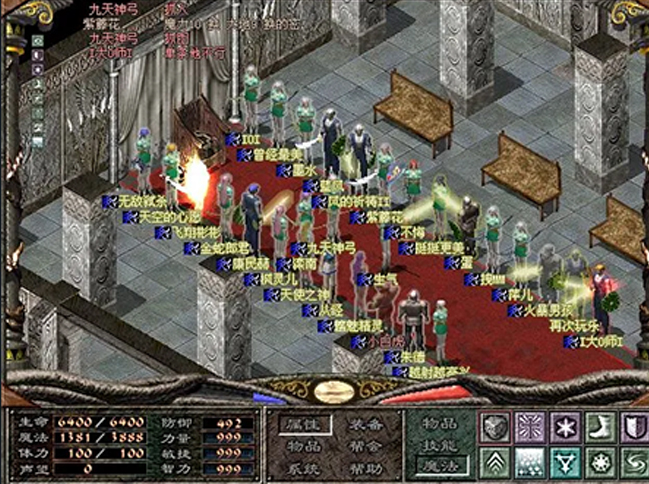The height and width of the screenshot is (484, 649).
Task: Select the six-pointed white star spell
Action: point(563,426)
